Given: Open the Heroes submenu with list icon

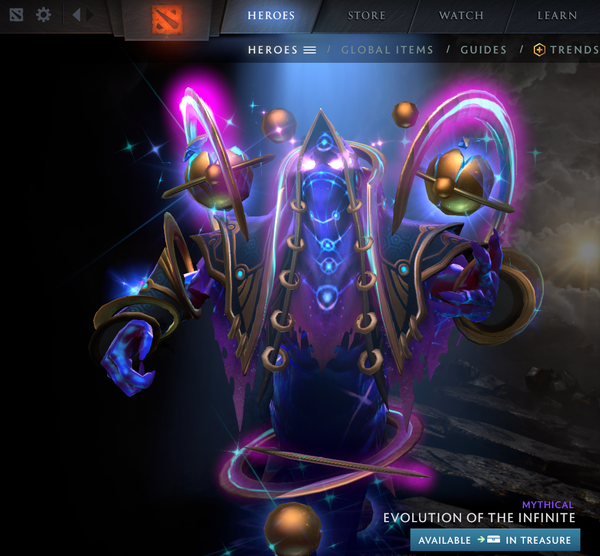Looking at the screenshot, I should (x=281, y=49).
